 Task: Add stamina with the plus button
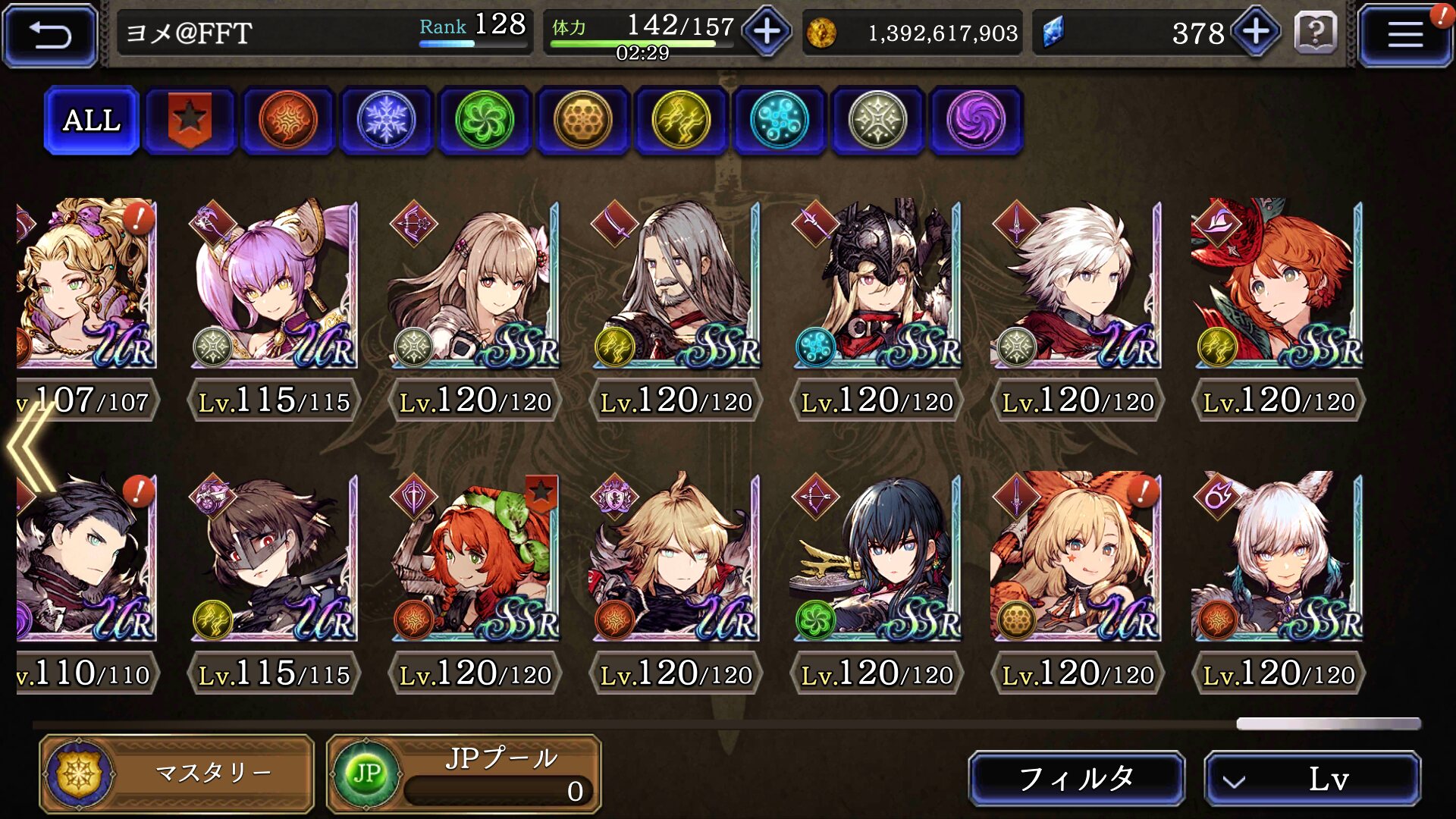pyautogui.click(x=767, y=32)
